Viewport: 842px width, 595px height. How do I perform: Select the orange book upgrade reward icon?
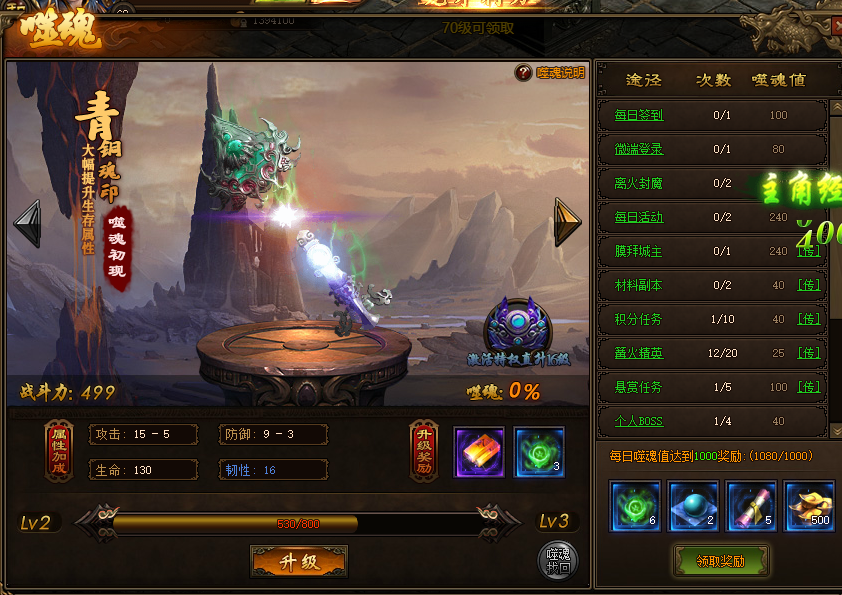point(479,452)
